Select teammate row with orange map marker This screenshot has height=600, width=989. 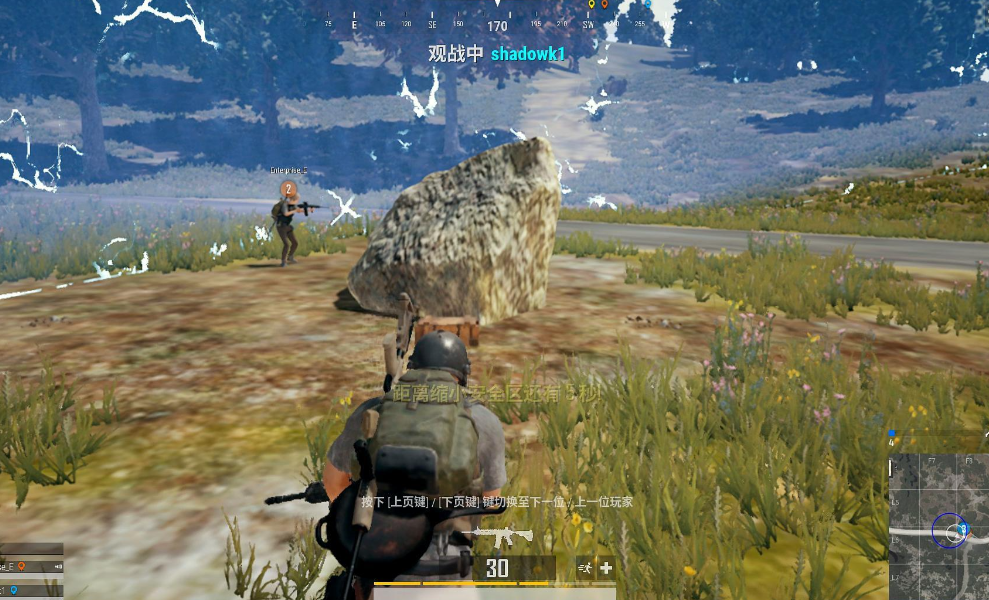pos(30,566)
